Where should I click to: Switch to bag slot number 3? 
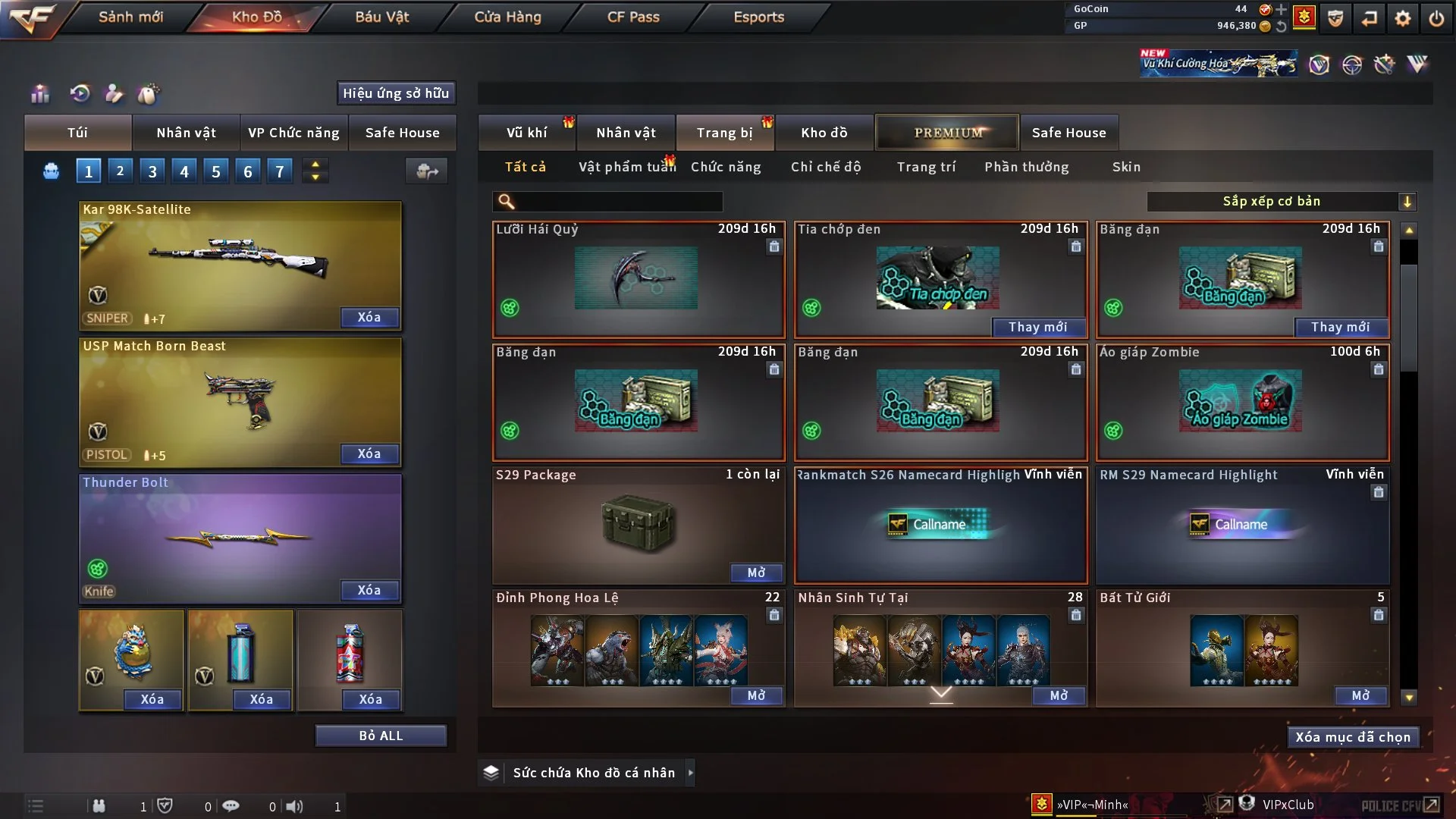152,171
